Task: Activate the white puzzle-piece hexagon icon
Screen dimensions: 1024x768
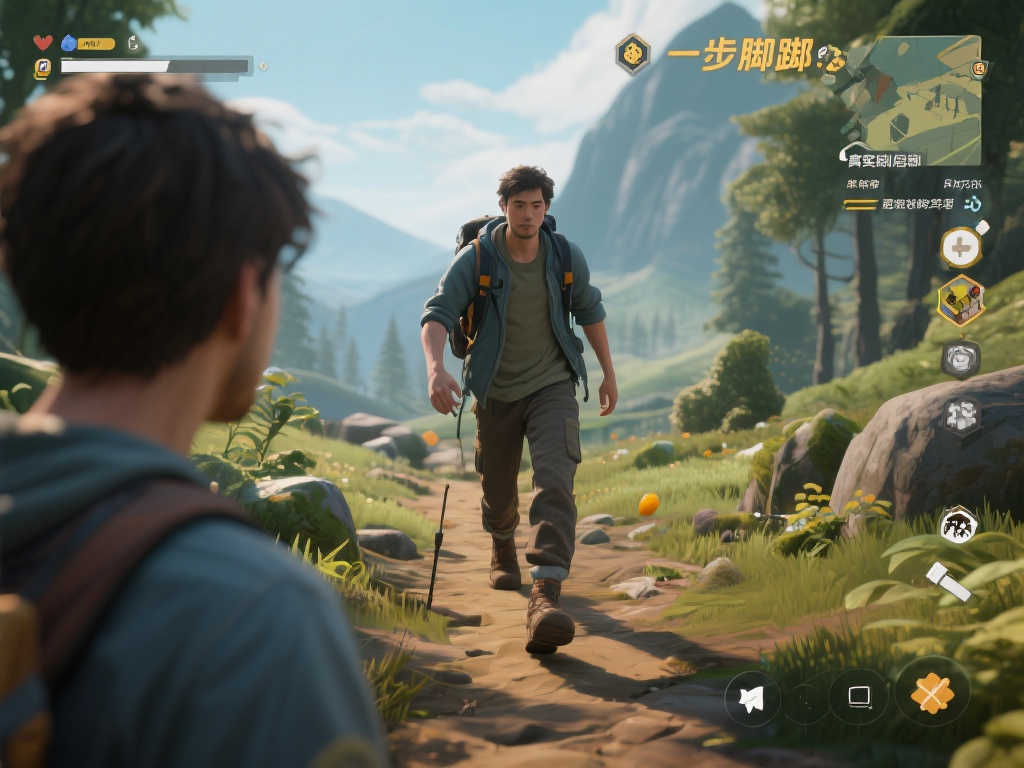Action: [961, 416]
